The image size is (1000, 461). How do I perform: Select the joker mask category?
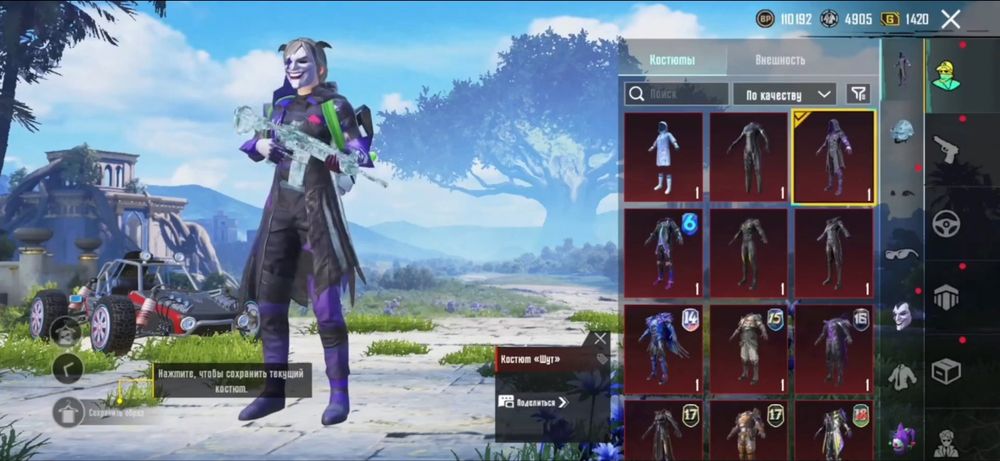coord(902,315)
